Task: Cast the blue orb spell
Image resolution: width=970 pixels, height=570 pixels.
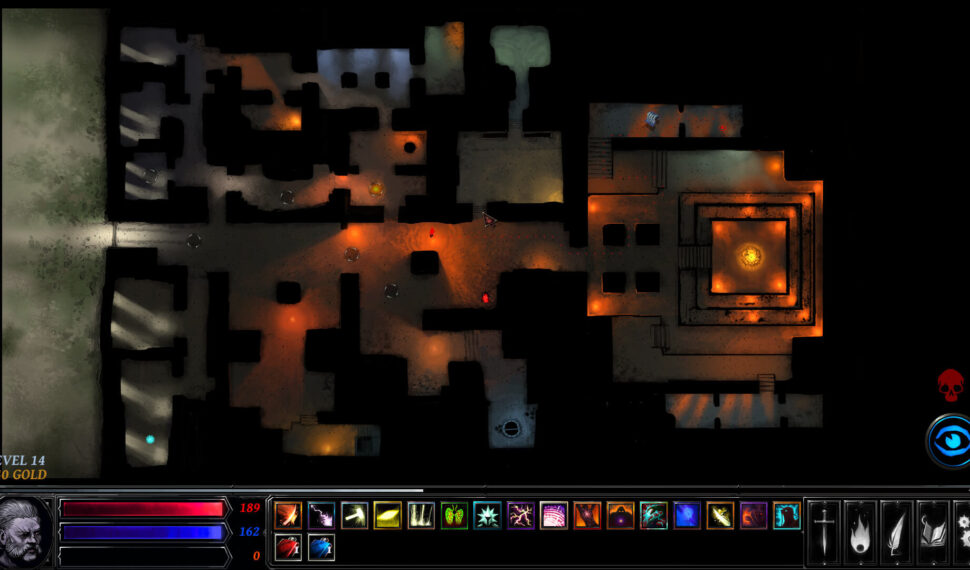Action: click(x=687, y=515)
